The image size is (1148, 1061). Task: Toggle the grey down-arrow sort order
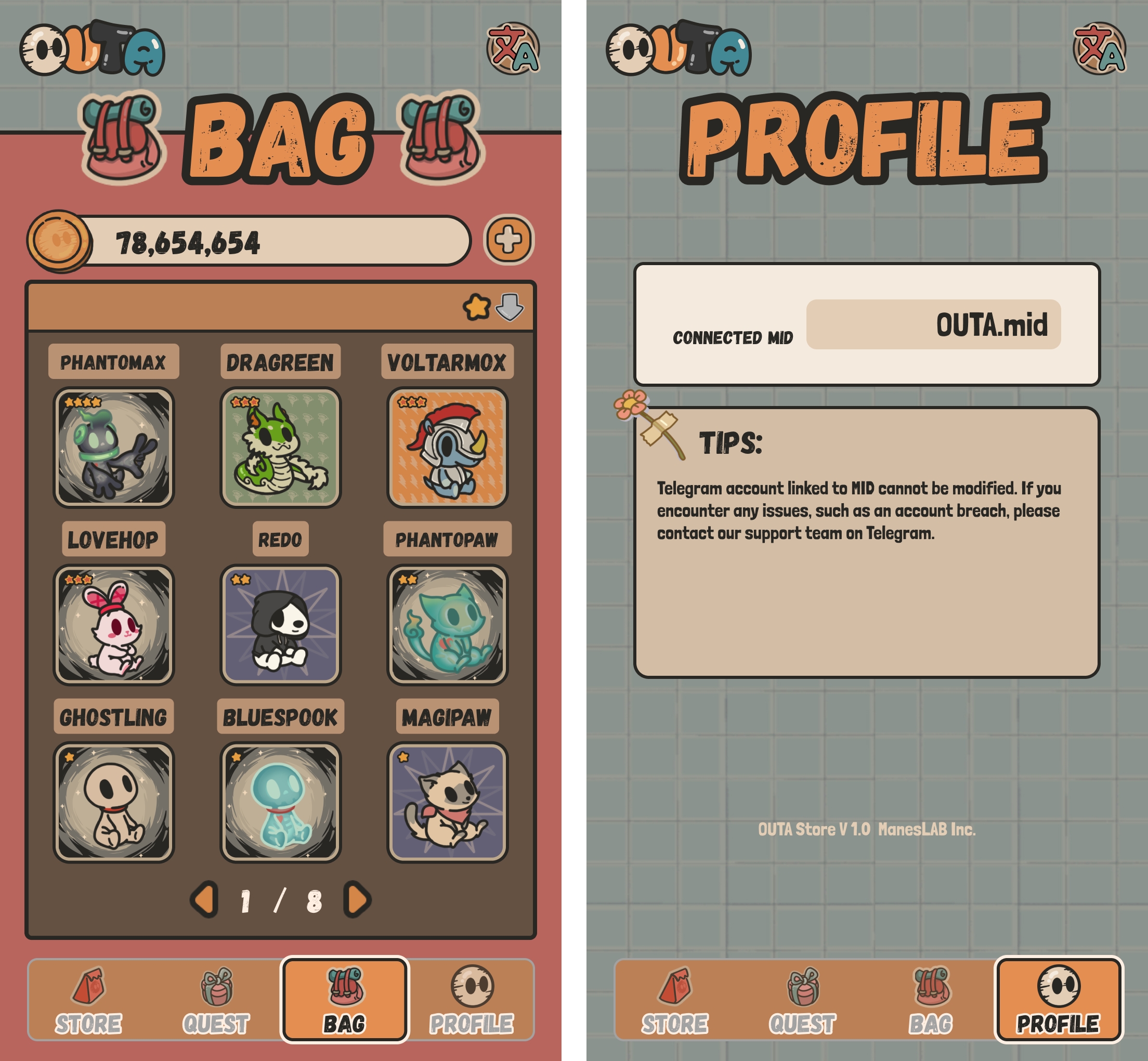tap(510, 307)
